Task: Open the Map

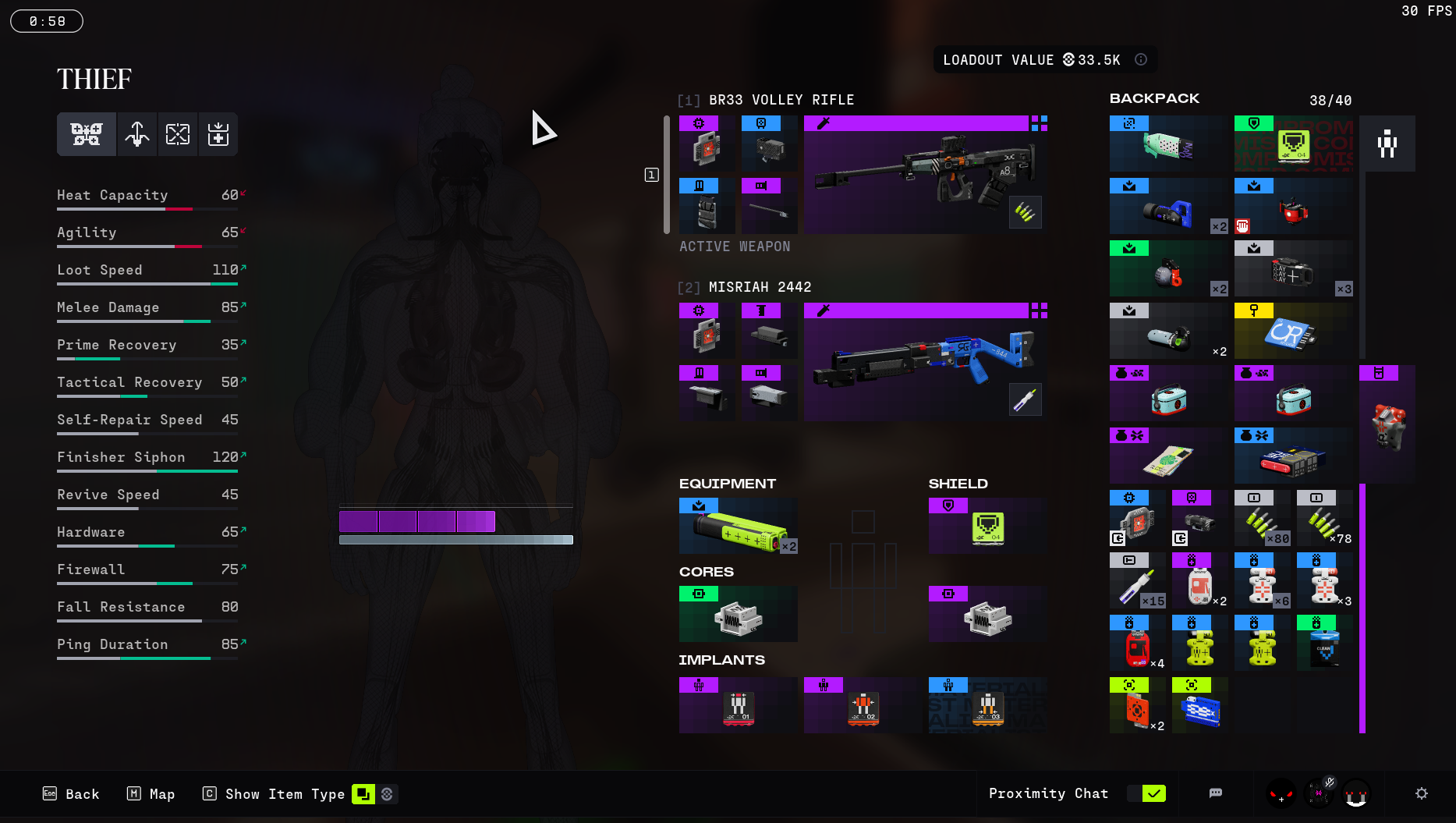Action: 151,794
